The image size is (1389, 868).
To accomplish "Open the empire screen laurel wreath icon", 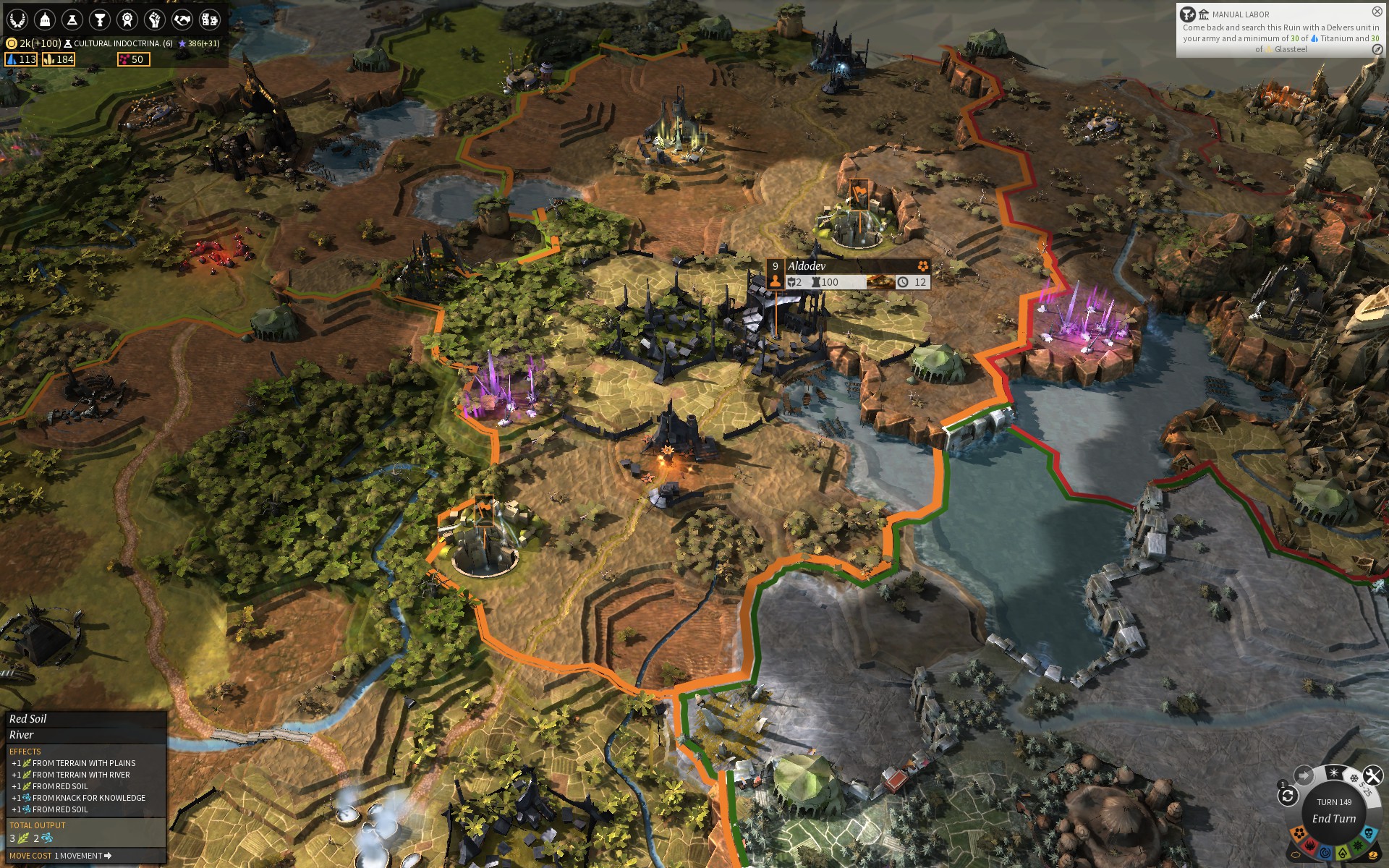I will click(17, 20).
